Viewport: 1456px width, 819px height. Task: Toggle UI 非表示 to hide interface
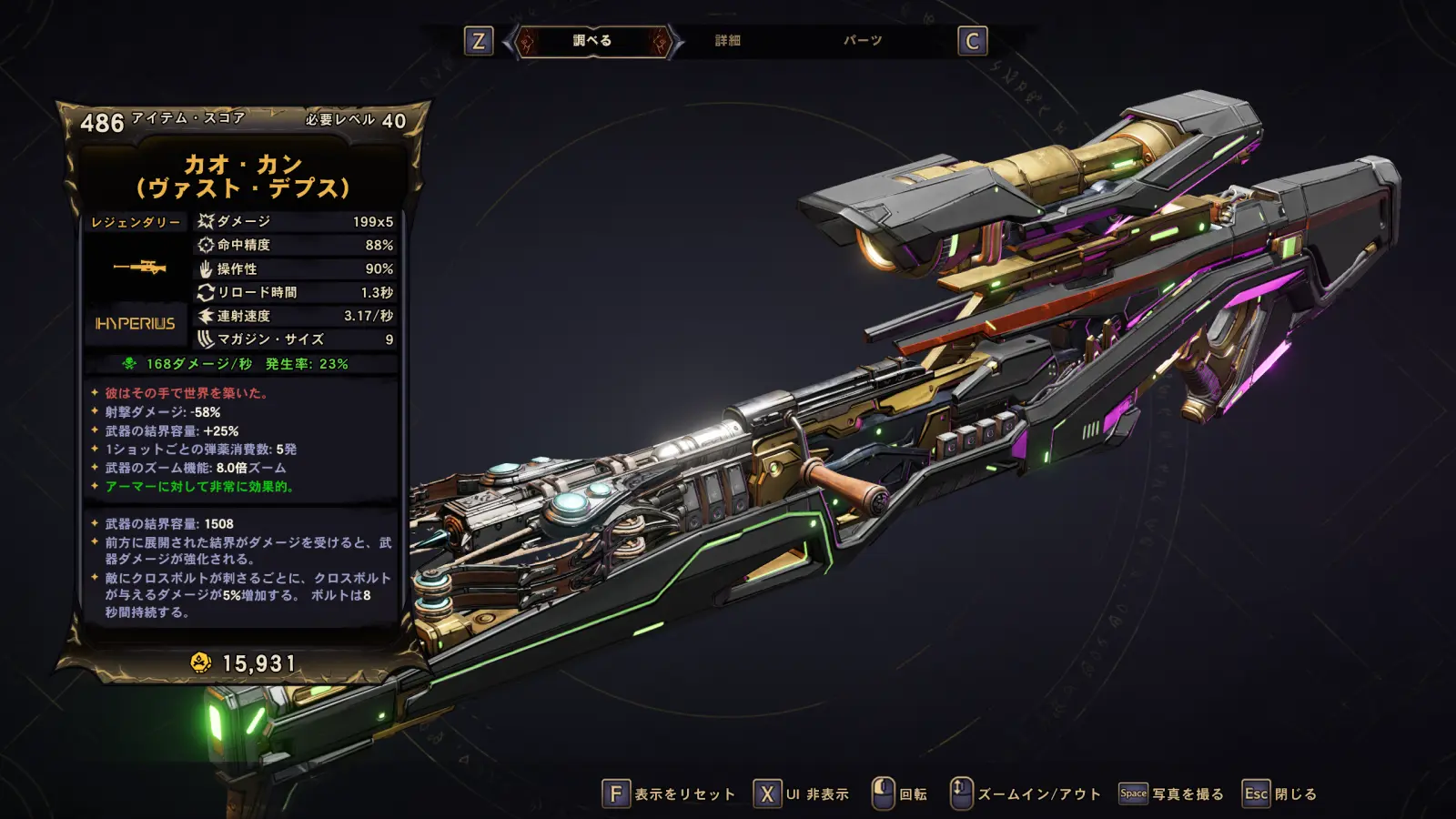click(802, 794)
